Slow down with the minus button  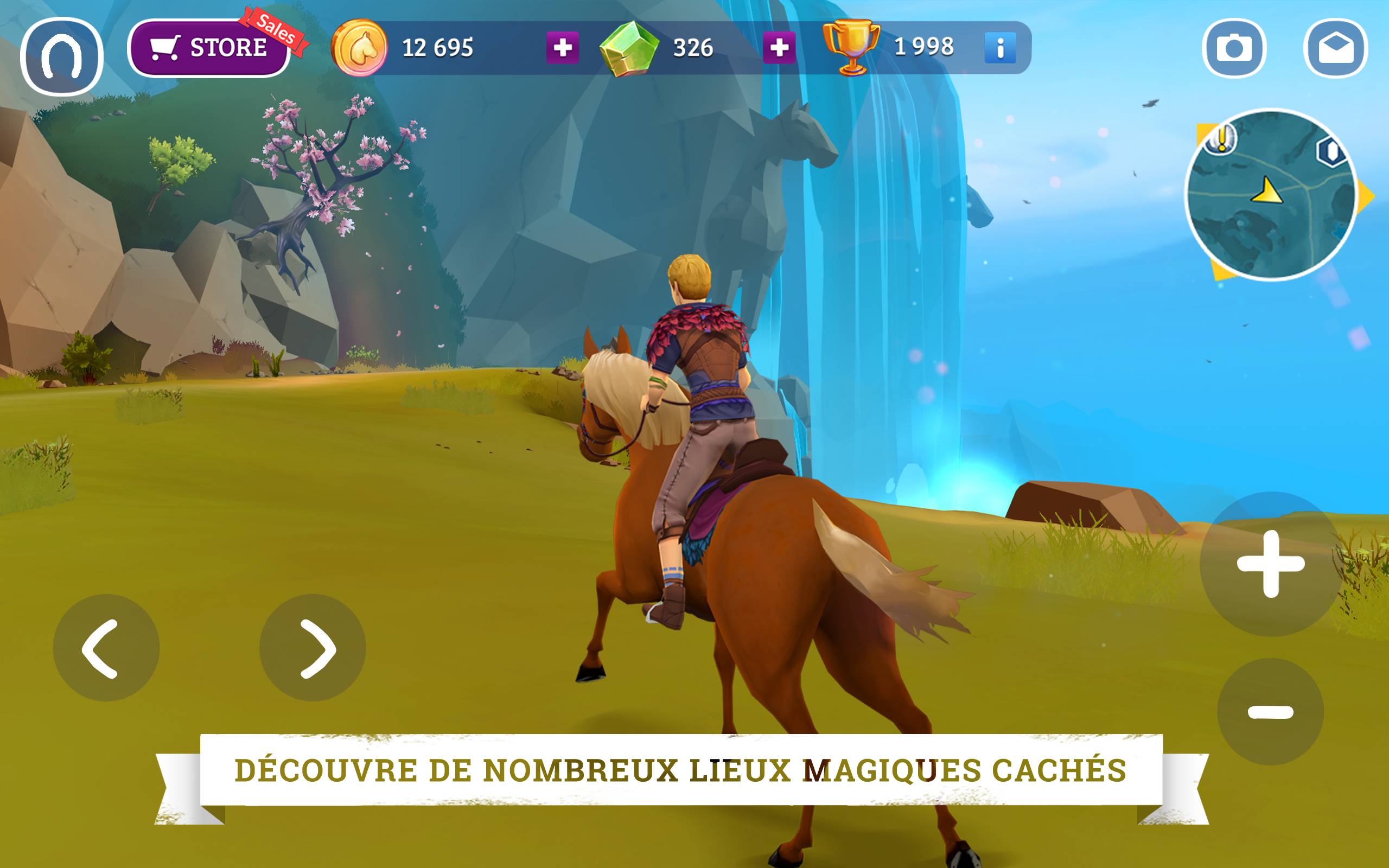pyautogui.click(x=1270, y=712)
